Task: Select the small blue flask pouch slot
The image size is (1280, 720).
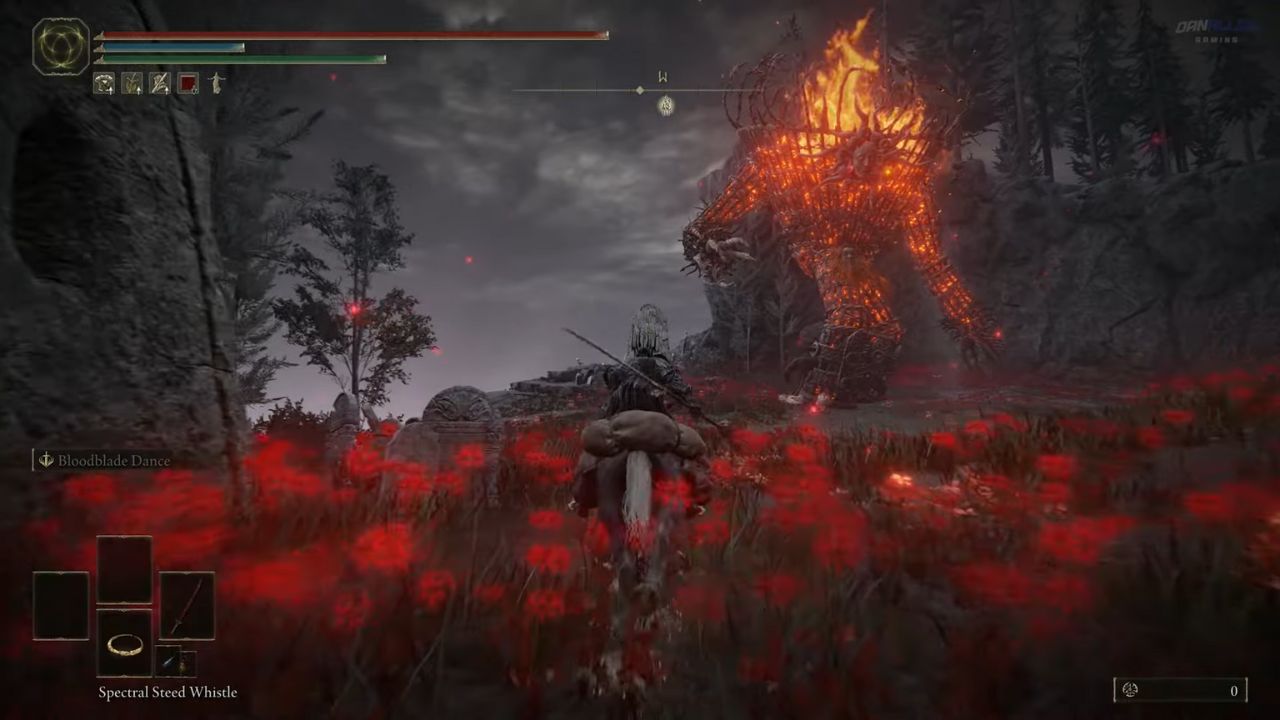Action: point(168,661)
